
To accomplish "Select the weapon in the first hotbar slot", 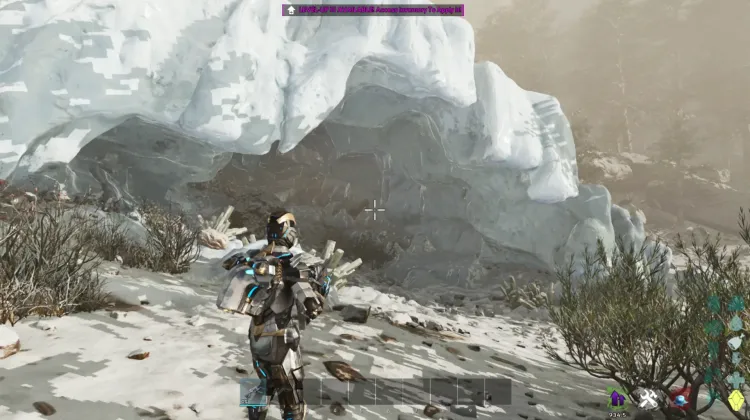I will [253, 391].
